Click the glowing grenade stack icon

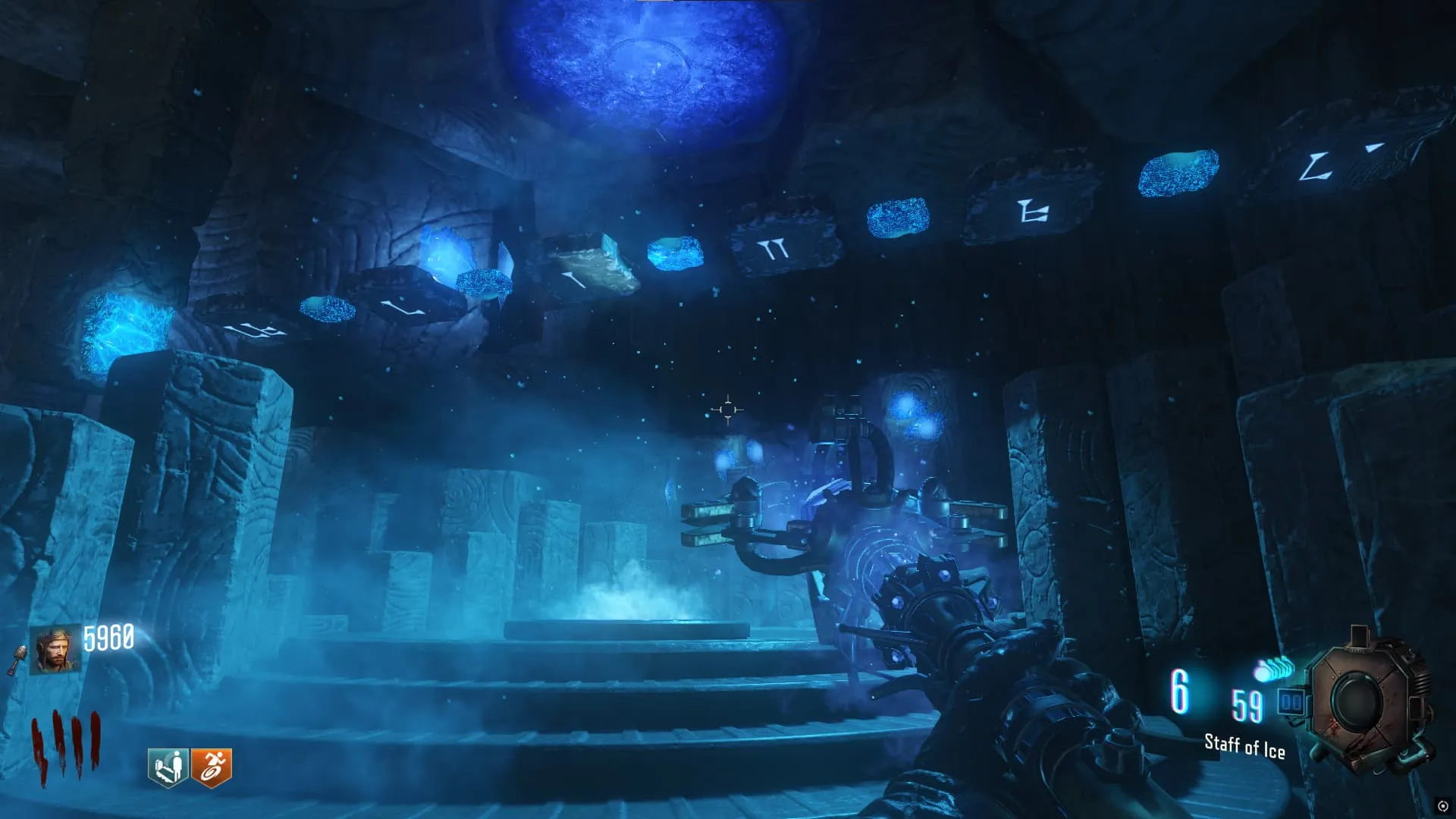tap(1273, 670)
